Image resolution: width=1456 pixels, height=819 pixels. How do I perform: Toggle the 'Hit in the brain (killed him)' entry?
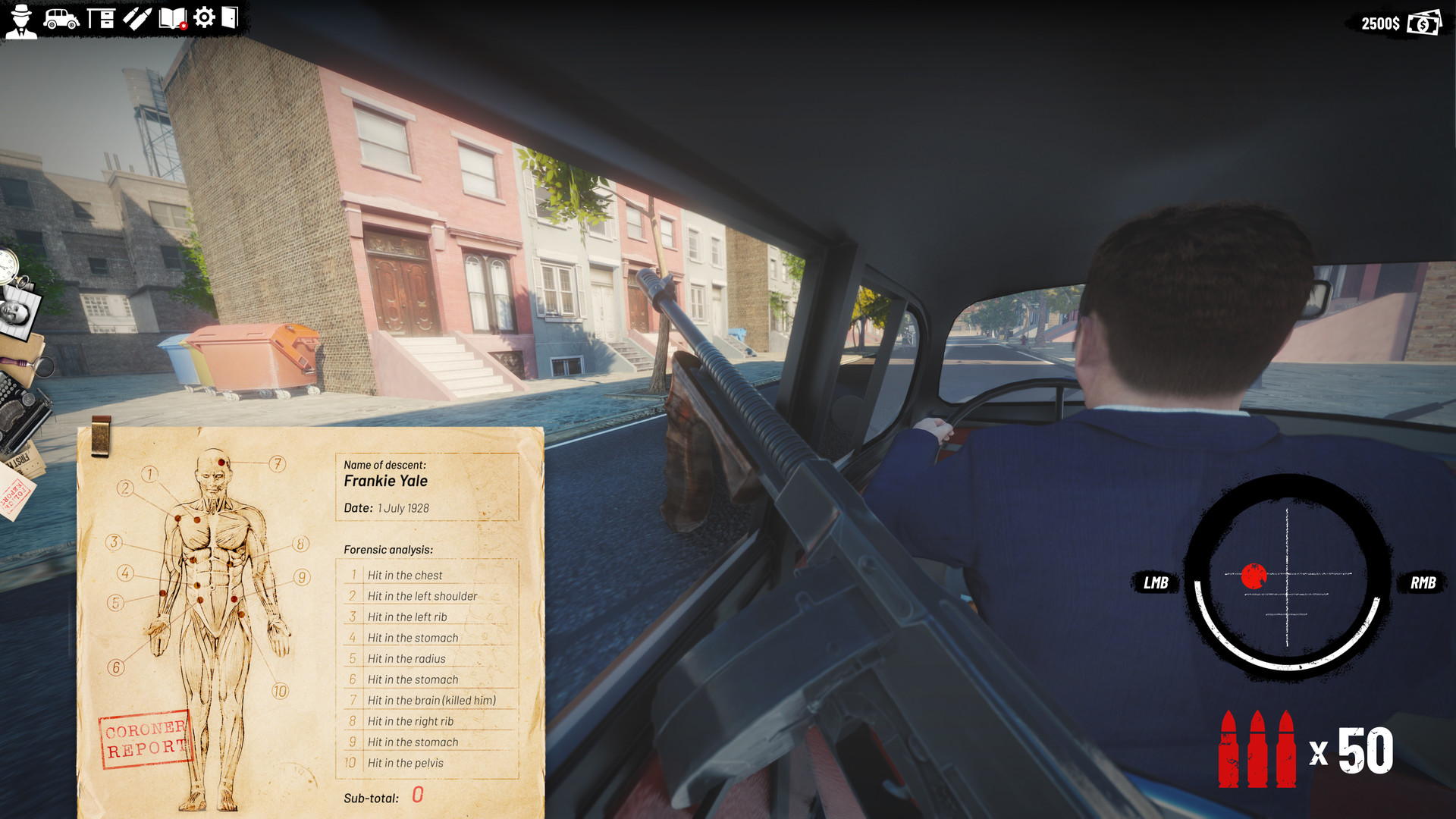pyautogui.click(x=431, y=700)
